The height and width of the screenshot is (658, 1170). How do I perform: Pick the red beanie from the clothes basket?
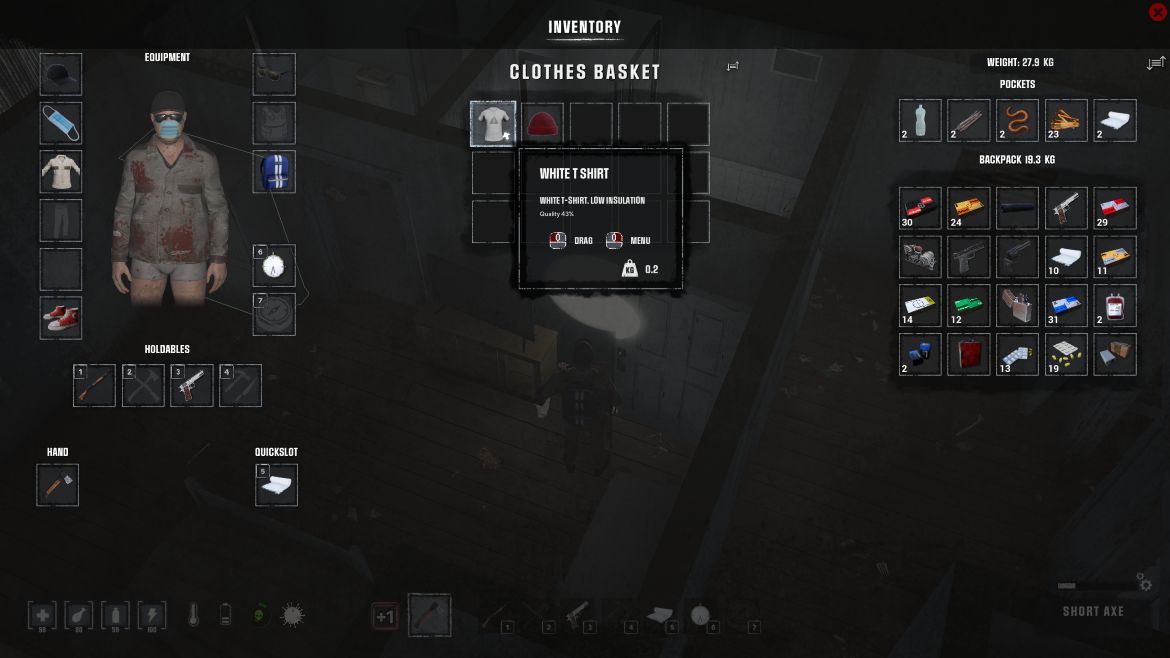click(x=542, y=124)
